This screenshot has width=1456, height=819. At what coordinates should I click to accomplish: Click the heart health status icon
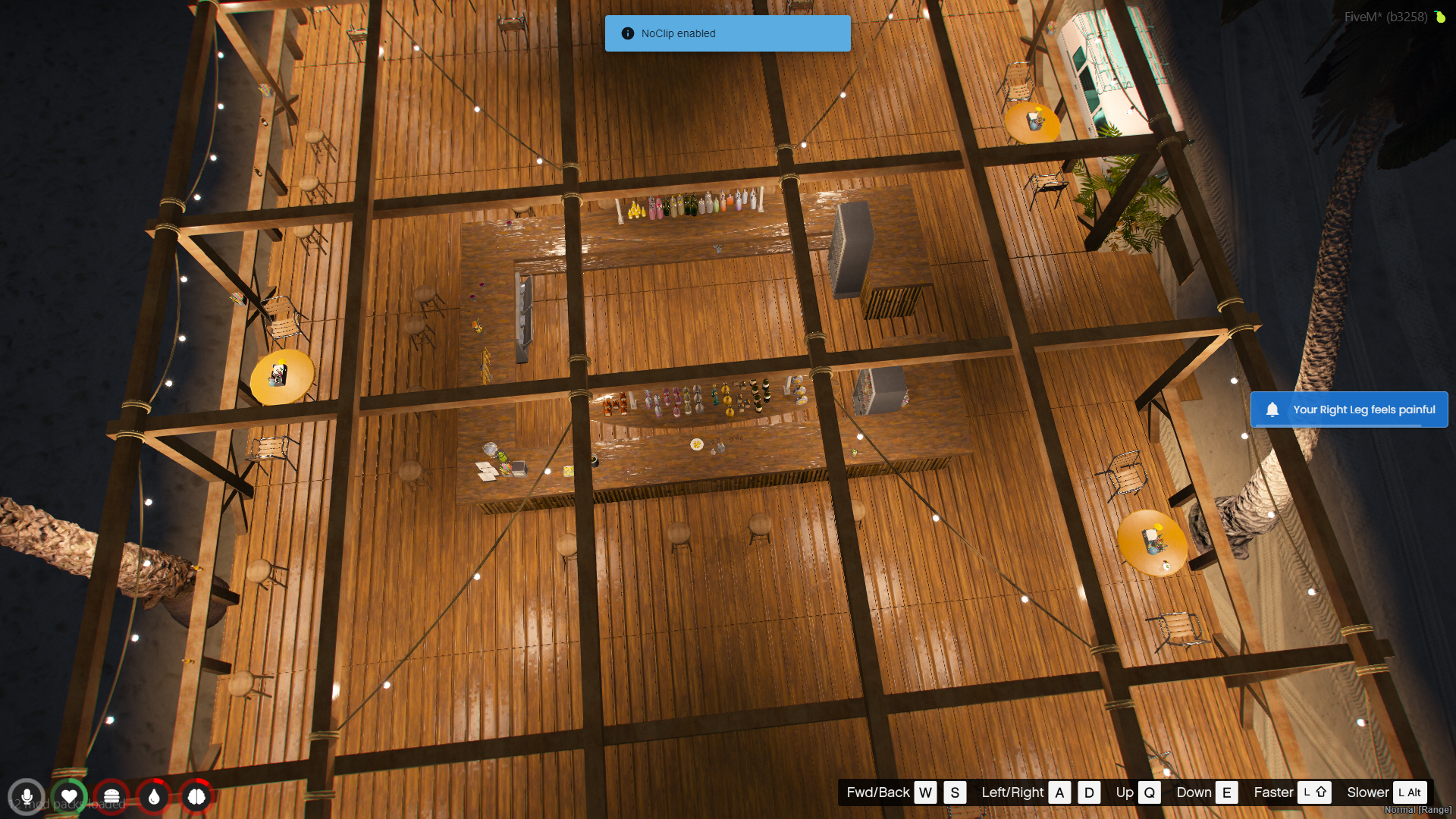69,797
